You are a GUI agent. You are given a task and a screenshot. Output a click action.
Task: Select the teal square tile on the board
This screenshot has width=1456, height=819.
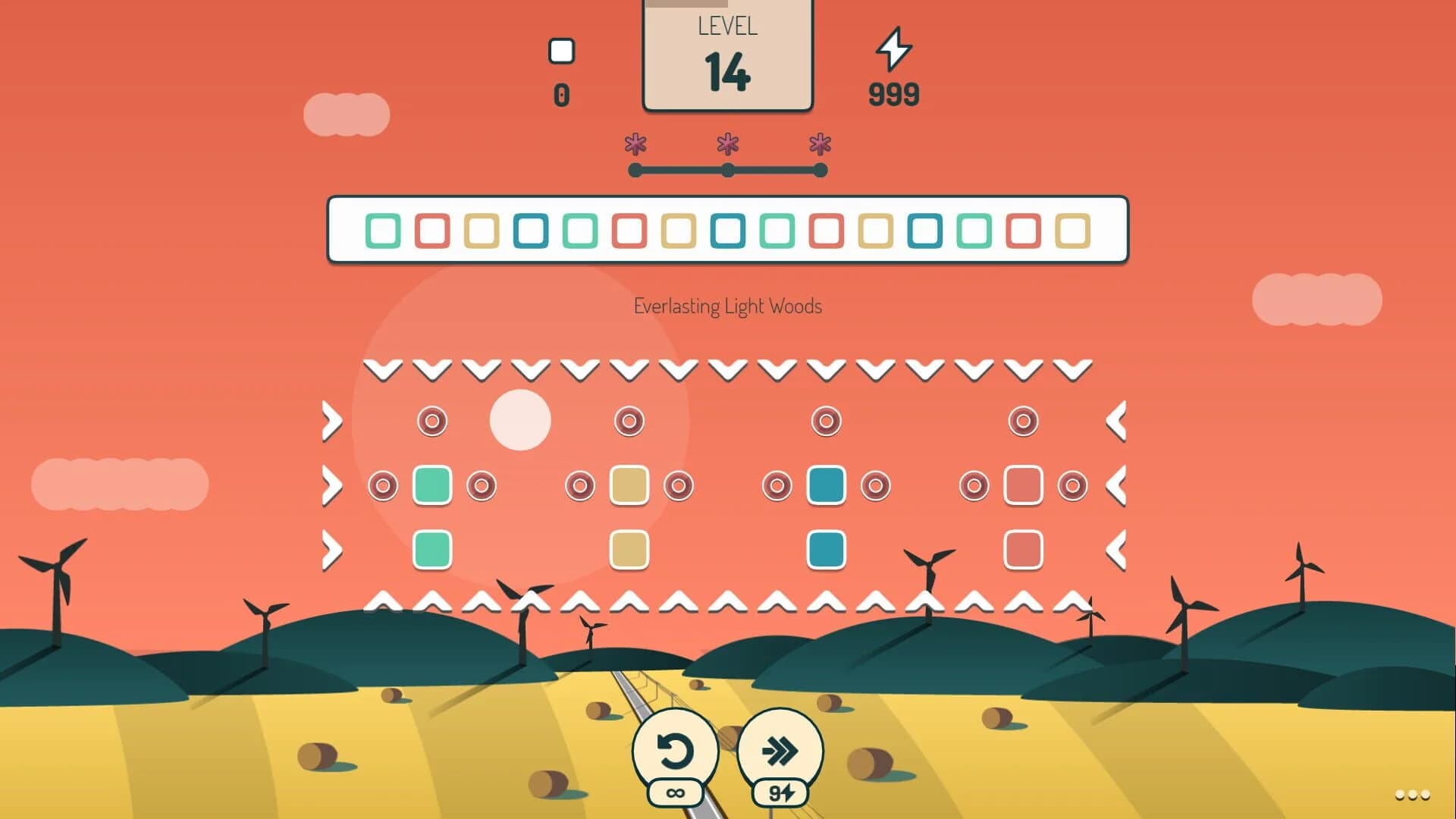(x=431, y=486)
